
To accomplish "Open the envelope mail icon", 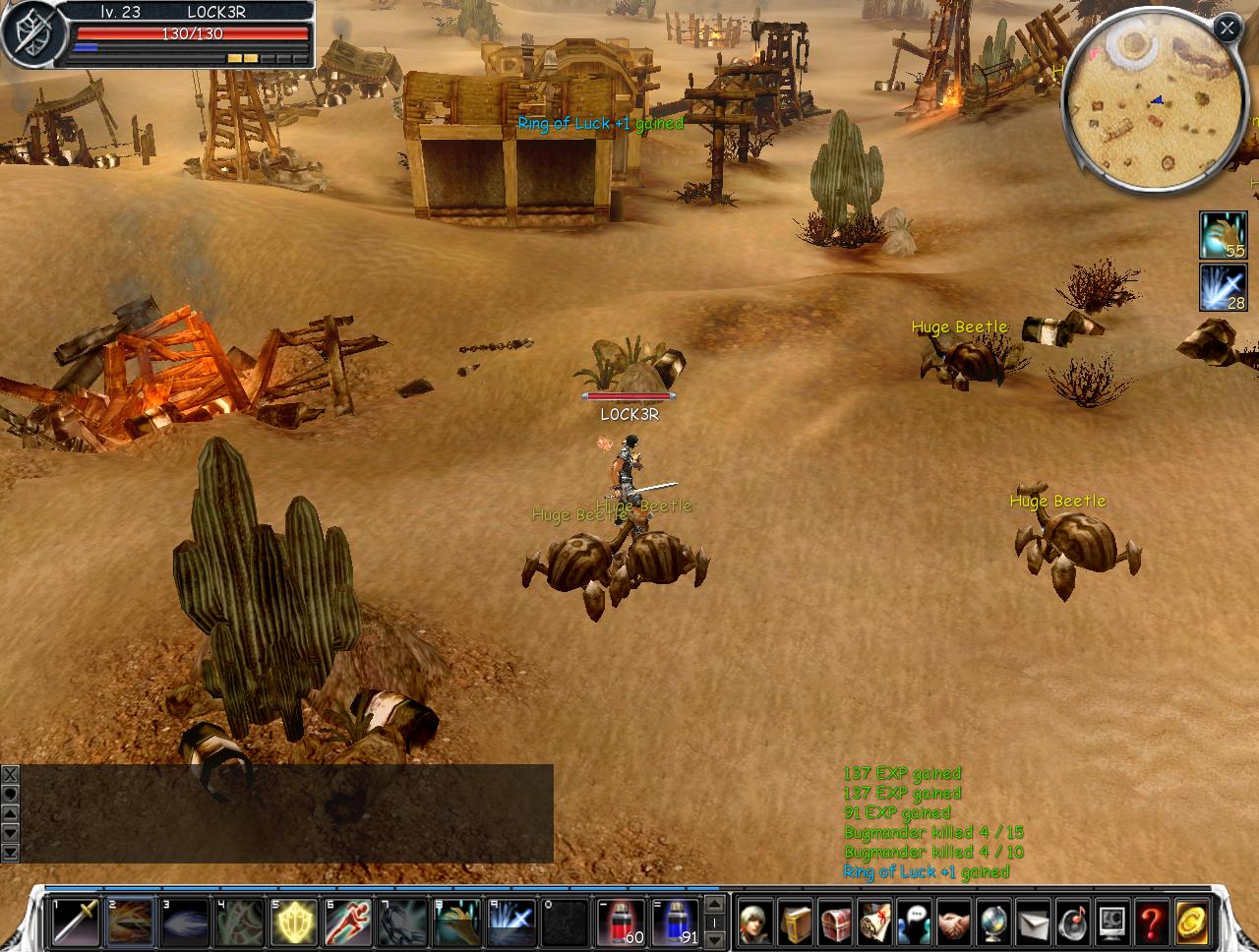I will click(1033, 923).
